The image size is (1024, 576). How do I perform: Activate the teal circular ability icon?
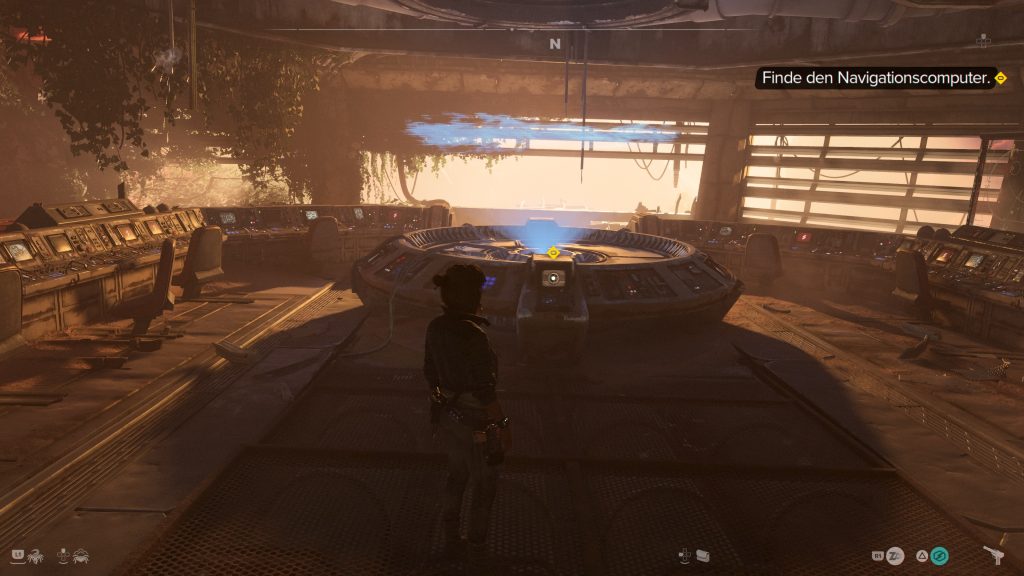tap(938, 555)
